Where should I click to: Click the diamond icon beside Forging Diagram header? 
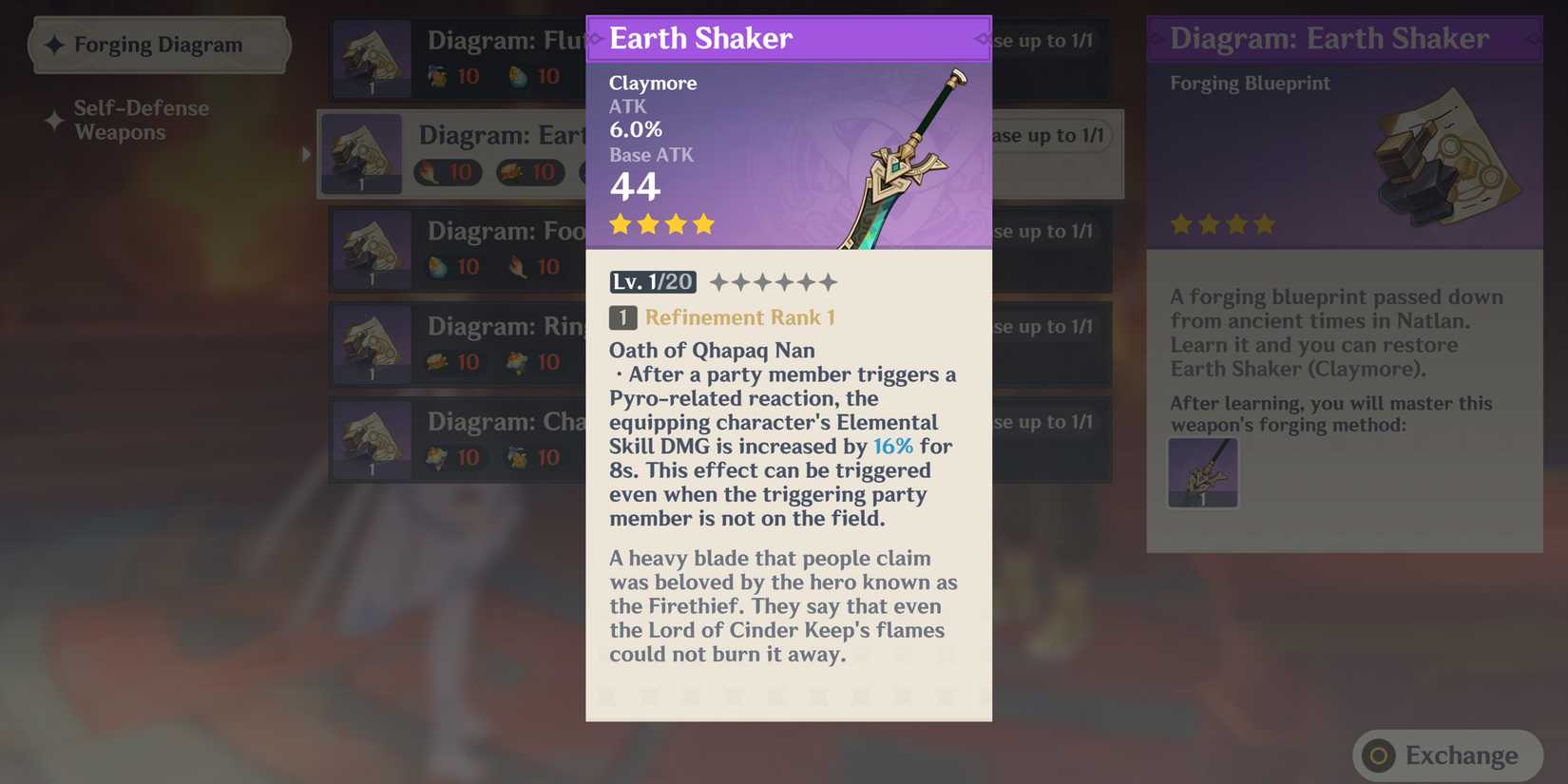[54, 44]
